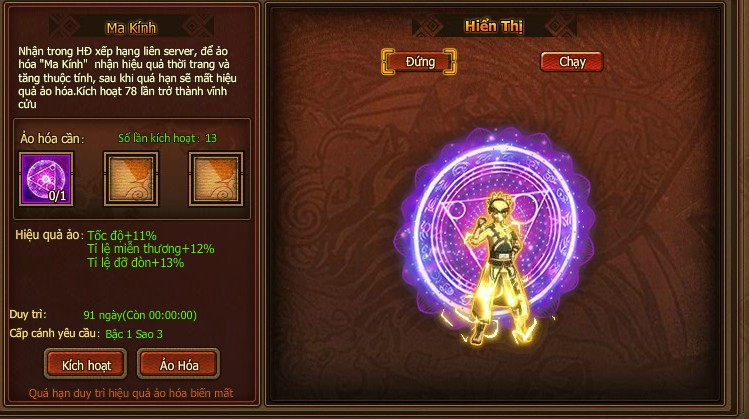Choose the Ảo Hóa button
Image resolution: width=749 pixels, height=419 pixels.
click(178, 364)
